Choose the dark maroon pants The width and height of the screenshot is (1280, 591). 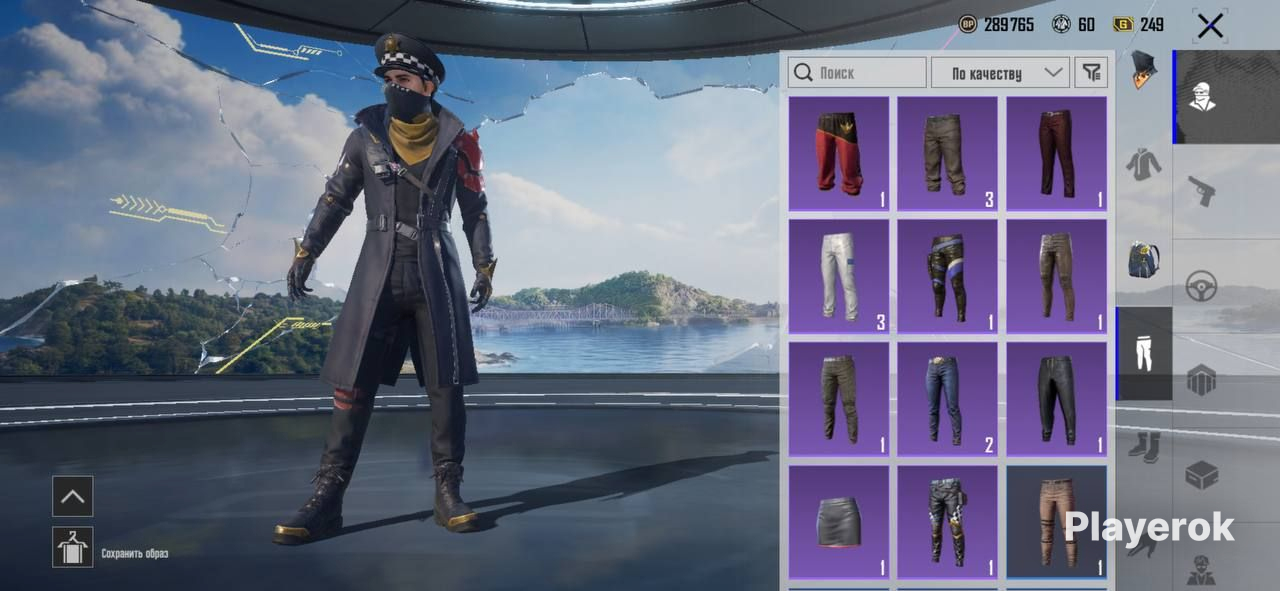[1056, 153]
